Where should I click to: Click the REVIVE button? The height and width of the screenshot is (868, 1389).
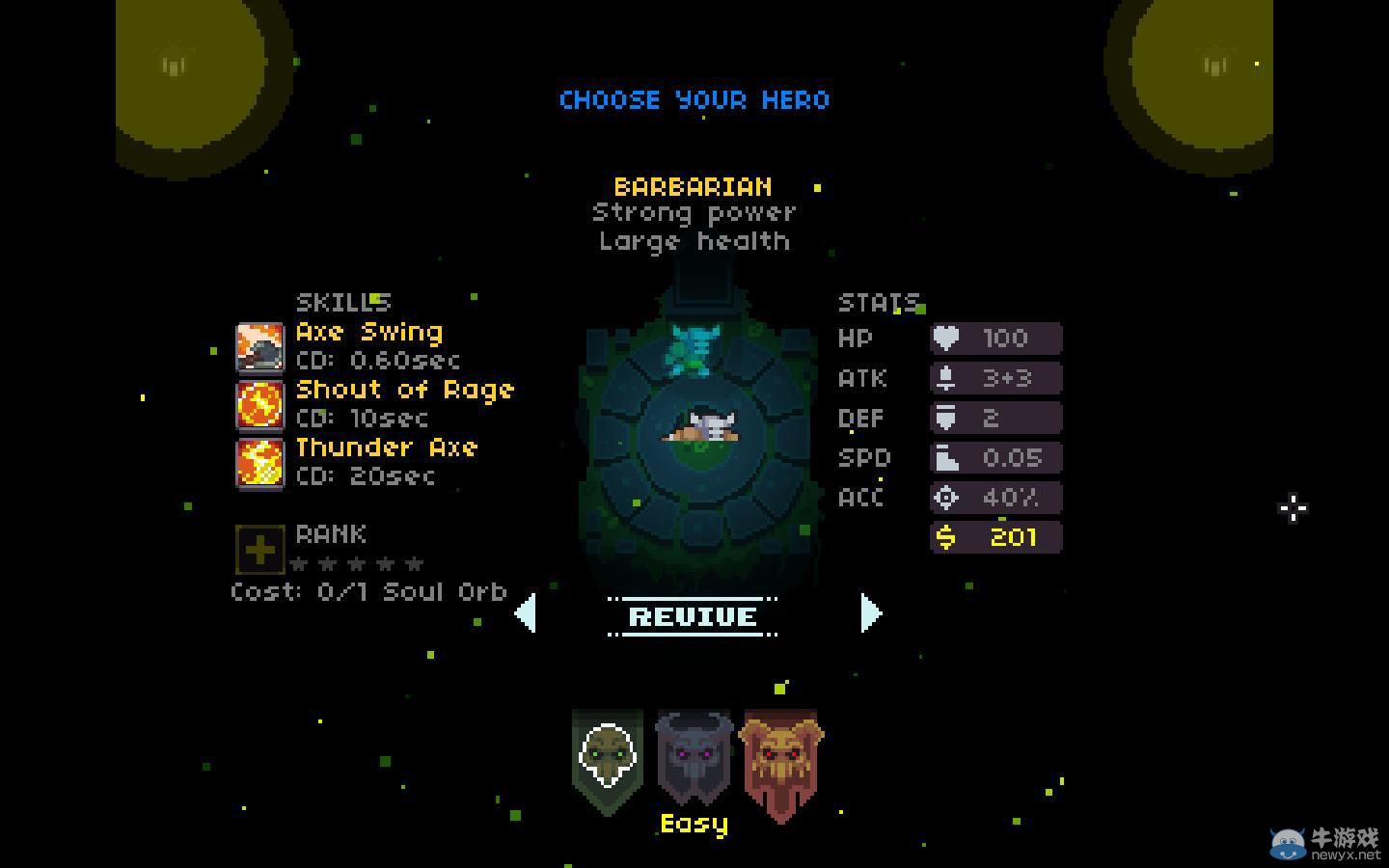pos(693,616)
